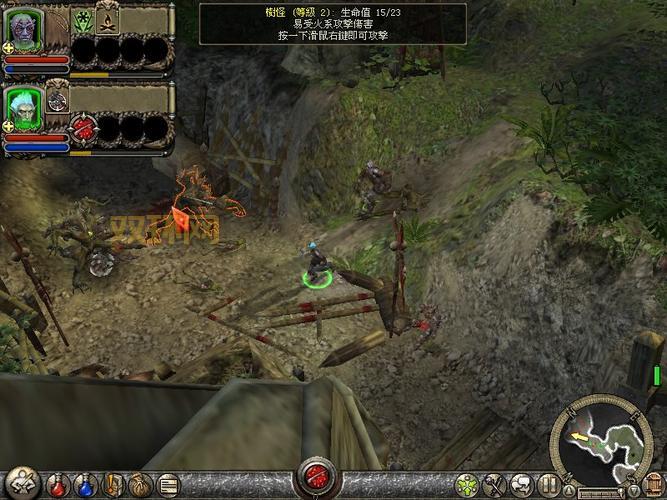This screenshot has width=667, height=500.
Task: Click the crossed weapons mode button
Action: click(493, 486)
